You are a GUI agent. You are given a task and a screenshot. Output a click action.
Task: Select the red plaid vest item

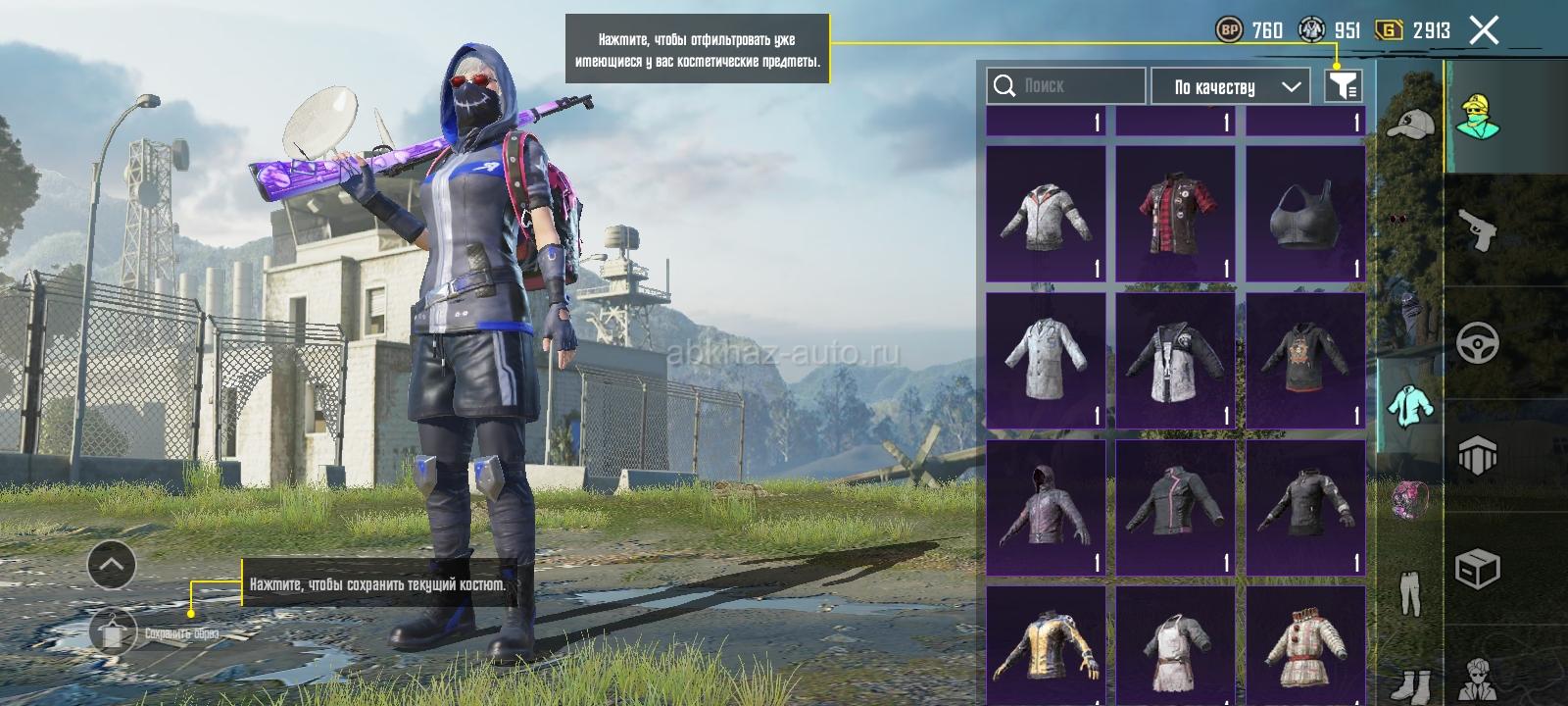tap(1176, 213)
